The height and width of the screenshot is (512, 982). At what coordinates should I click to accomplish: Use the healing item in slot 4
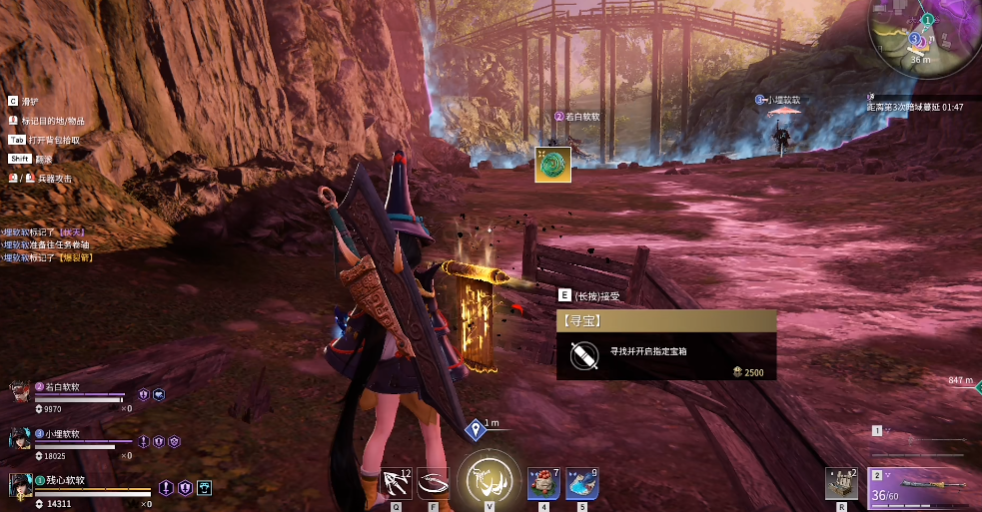tap(544, 483)
